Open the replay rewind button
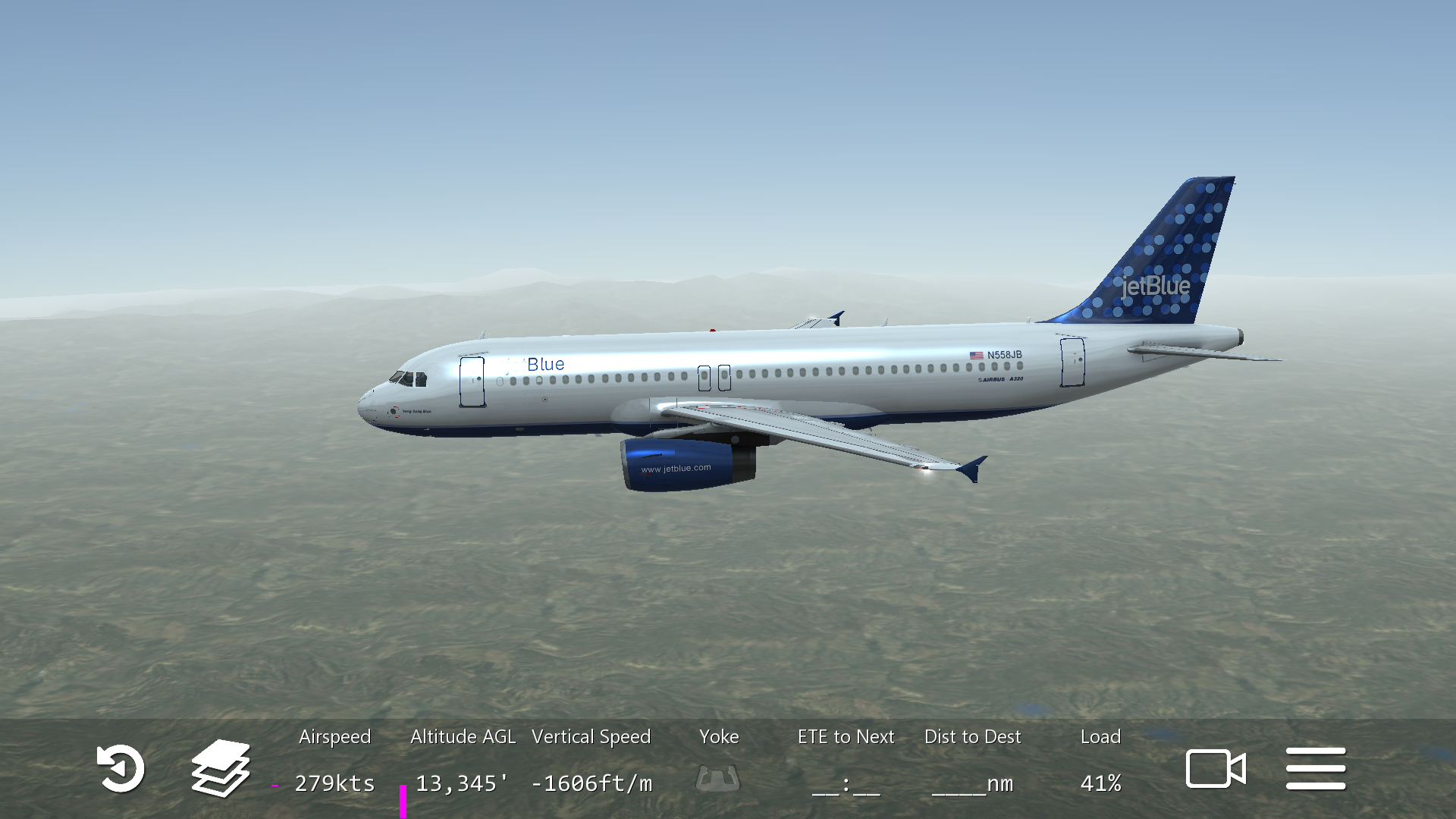This screenshot has height=819, width=1456. (x=121, y=769)
